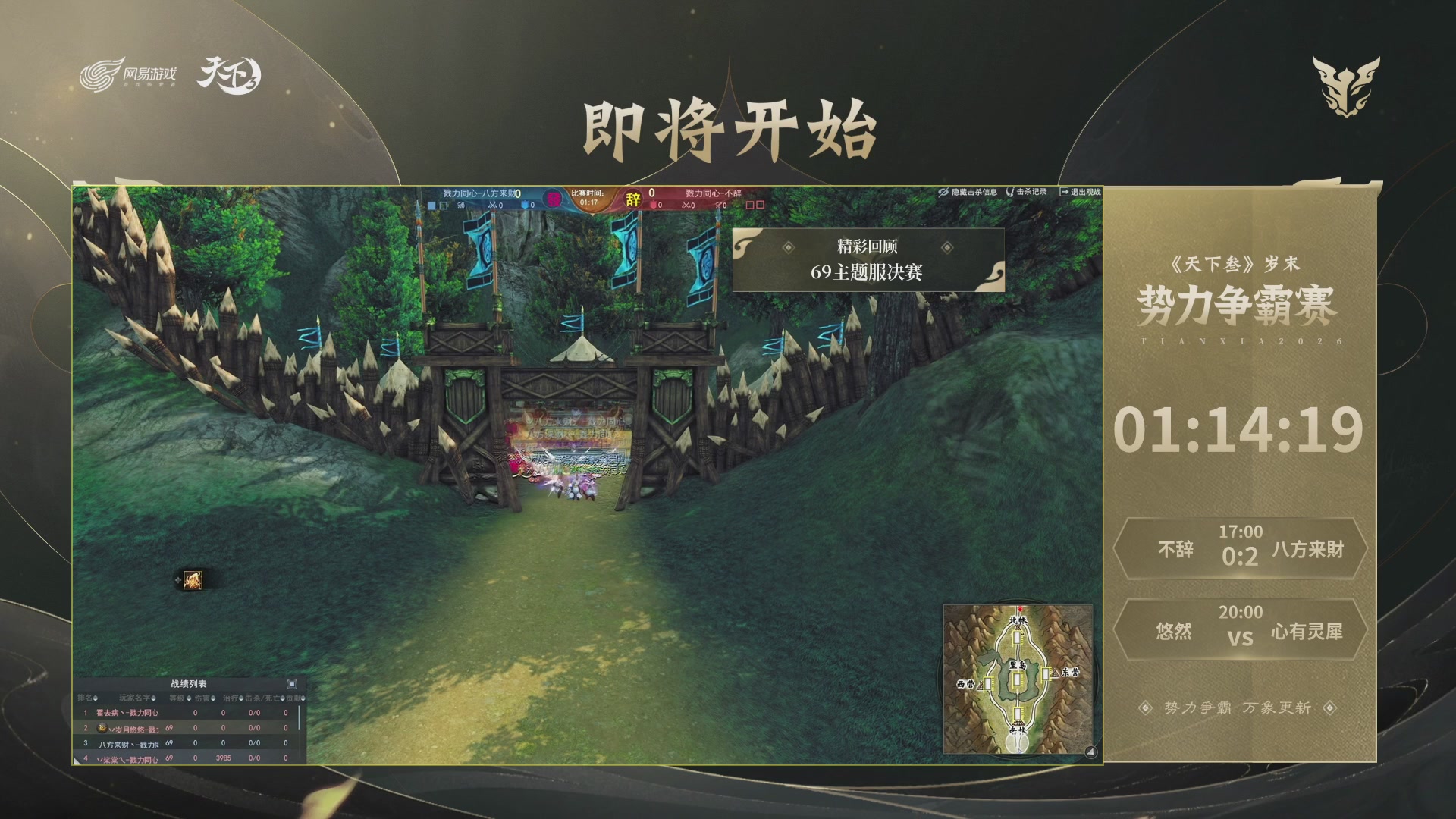
Task: Select the blue team '发' emblem badge
Action: tap(554, 199)
